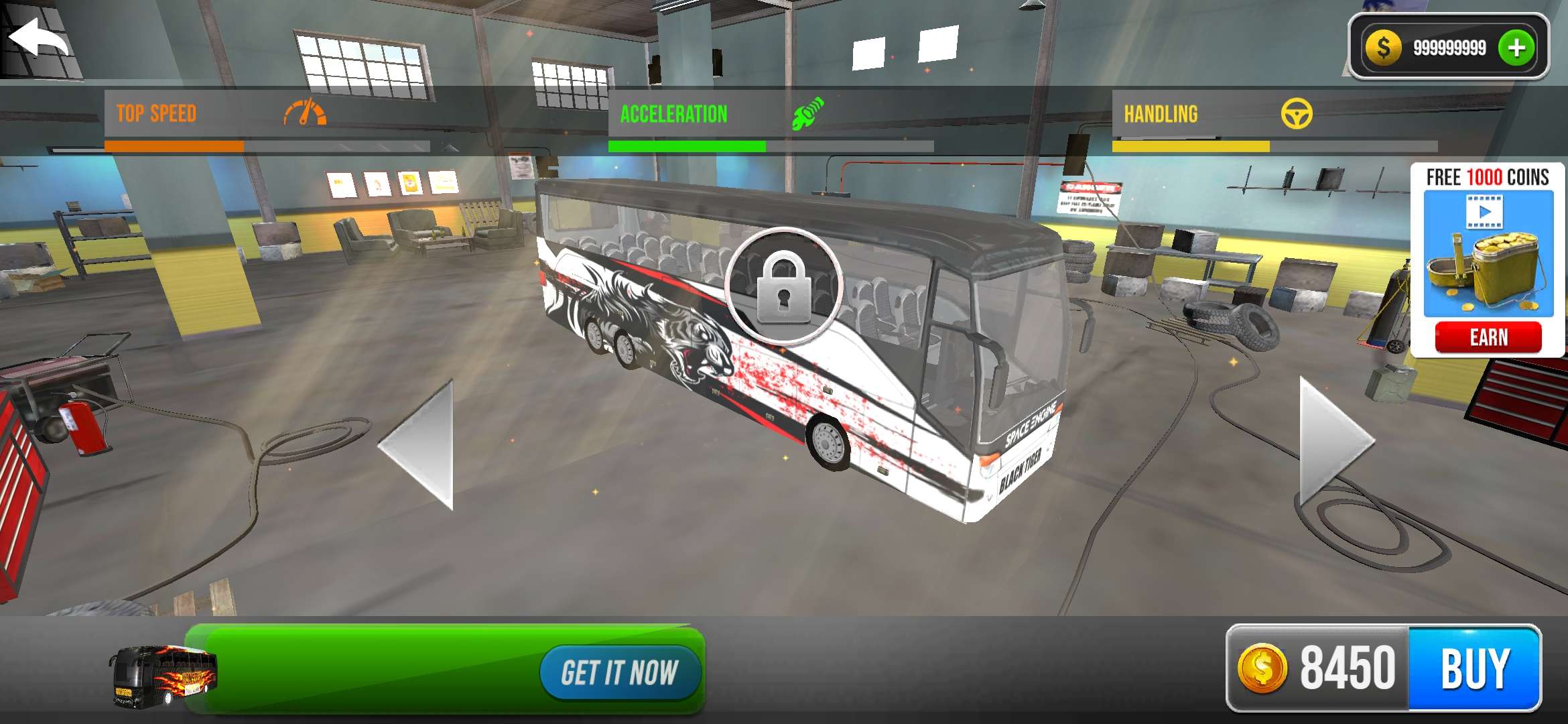Image resolution: width=1568 pixels, height=724 pixels.
Task: Add coins with the green plus button
Action: coord(1516,48)
